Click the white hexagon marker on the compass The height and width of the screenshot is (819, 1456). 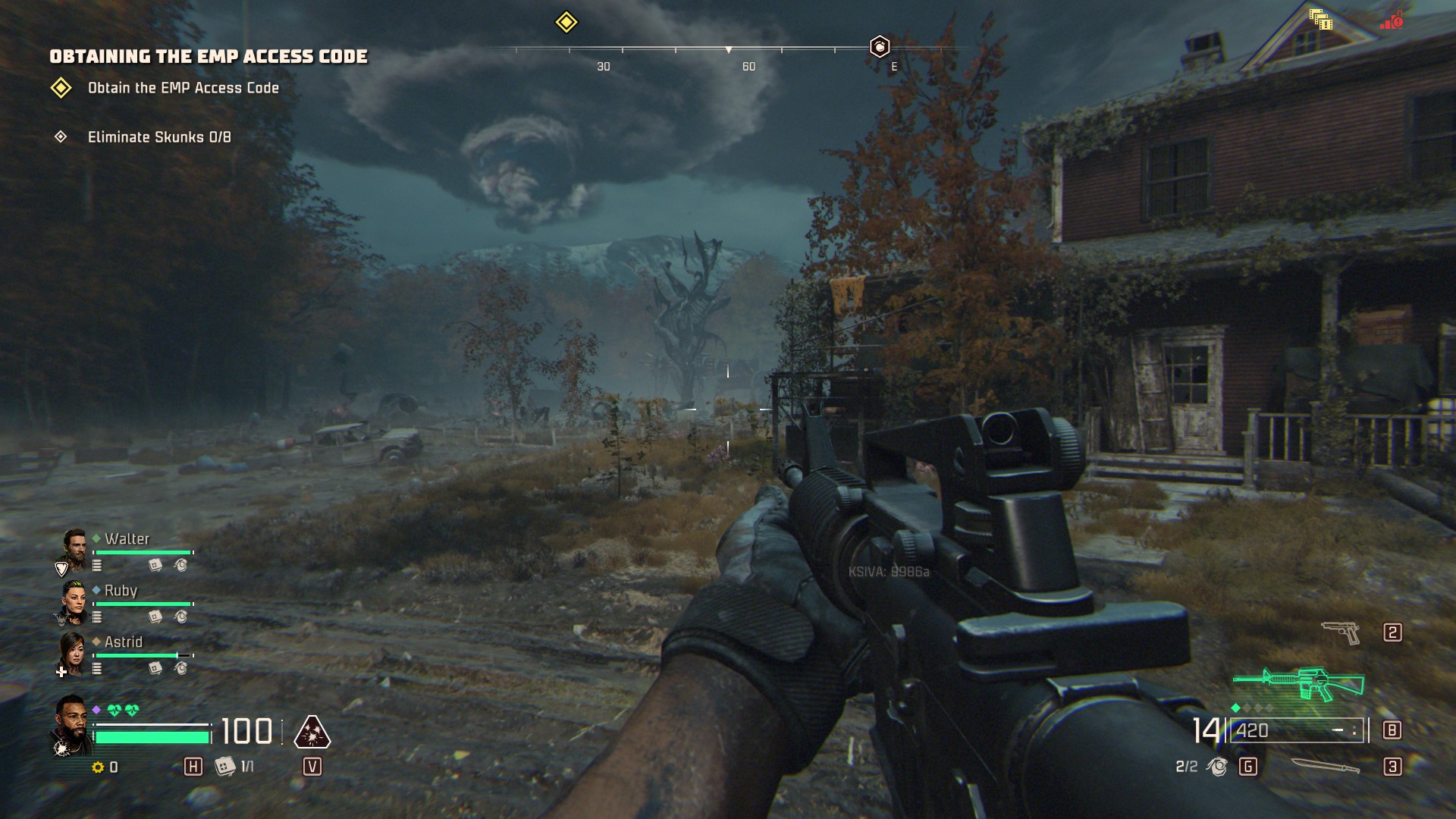click(879, 47)
